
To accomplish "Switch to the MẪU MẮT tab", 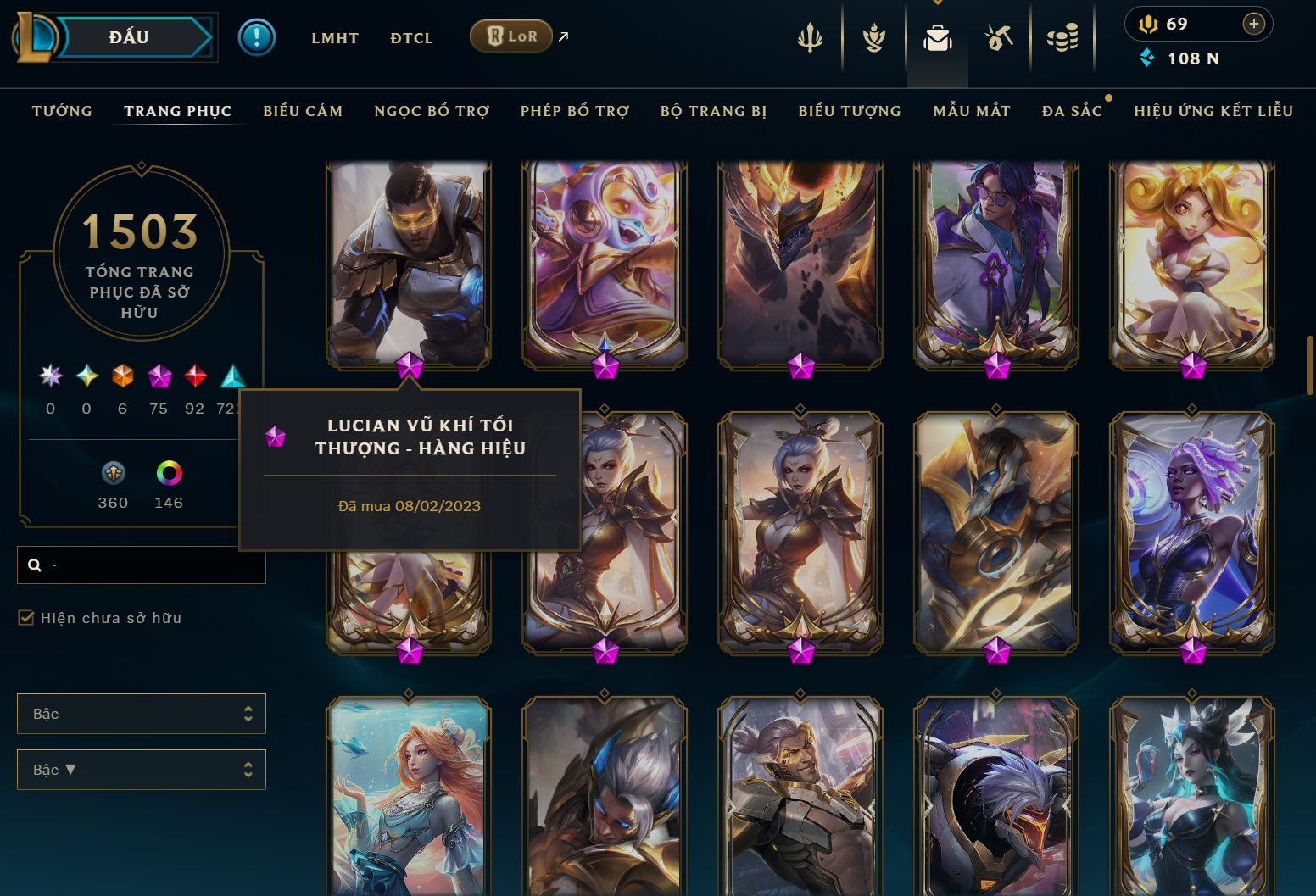I will (972, 110).
